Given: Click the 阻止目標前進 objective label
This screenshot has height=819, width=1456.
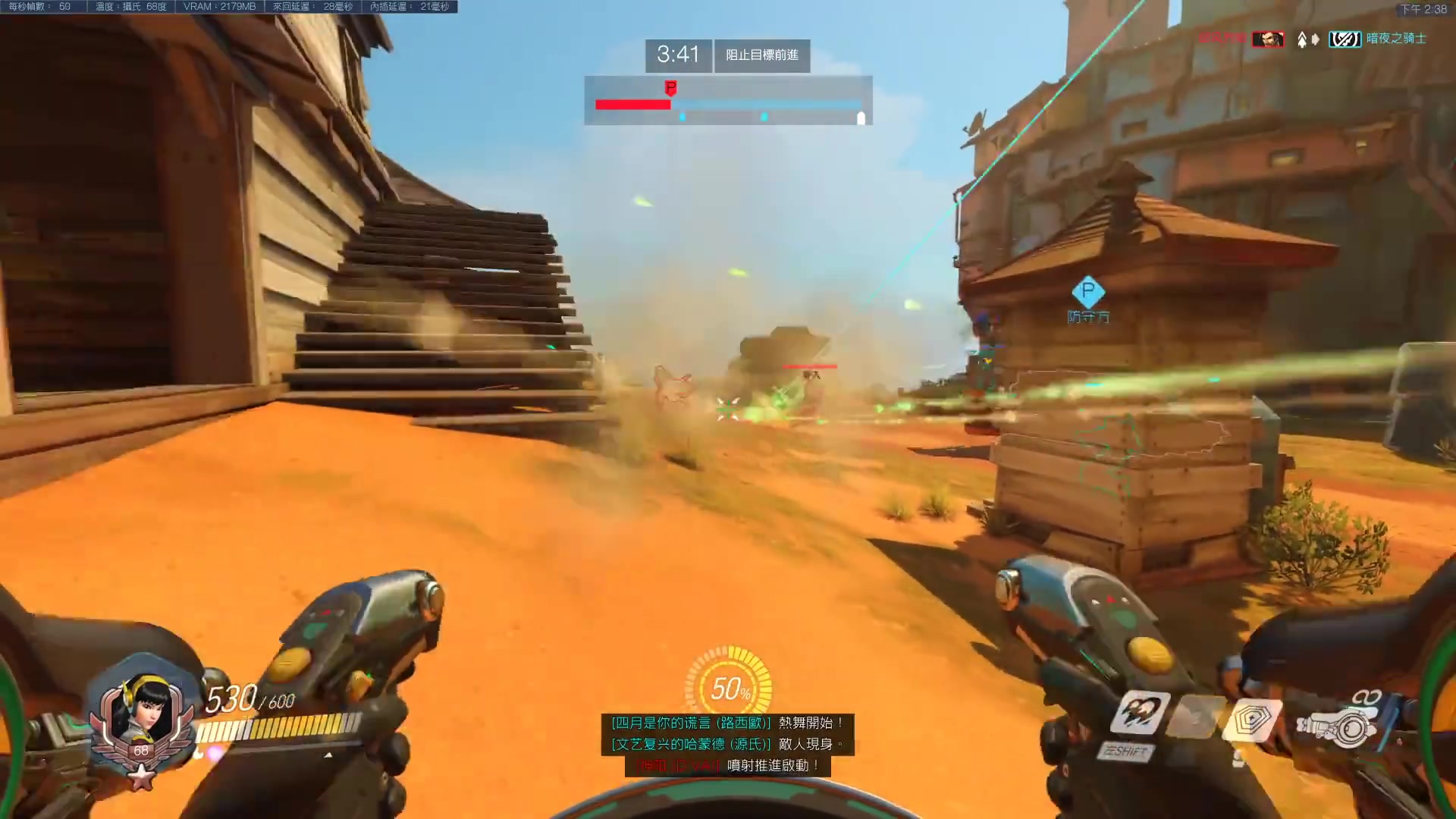Looking at the screenshot, I should pos(762,55).
